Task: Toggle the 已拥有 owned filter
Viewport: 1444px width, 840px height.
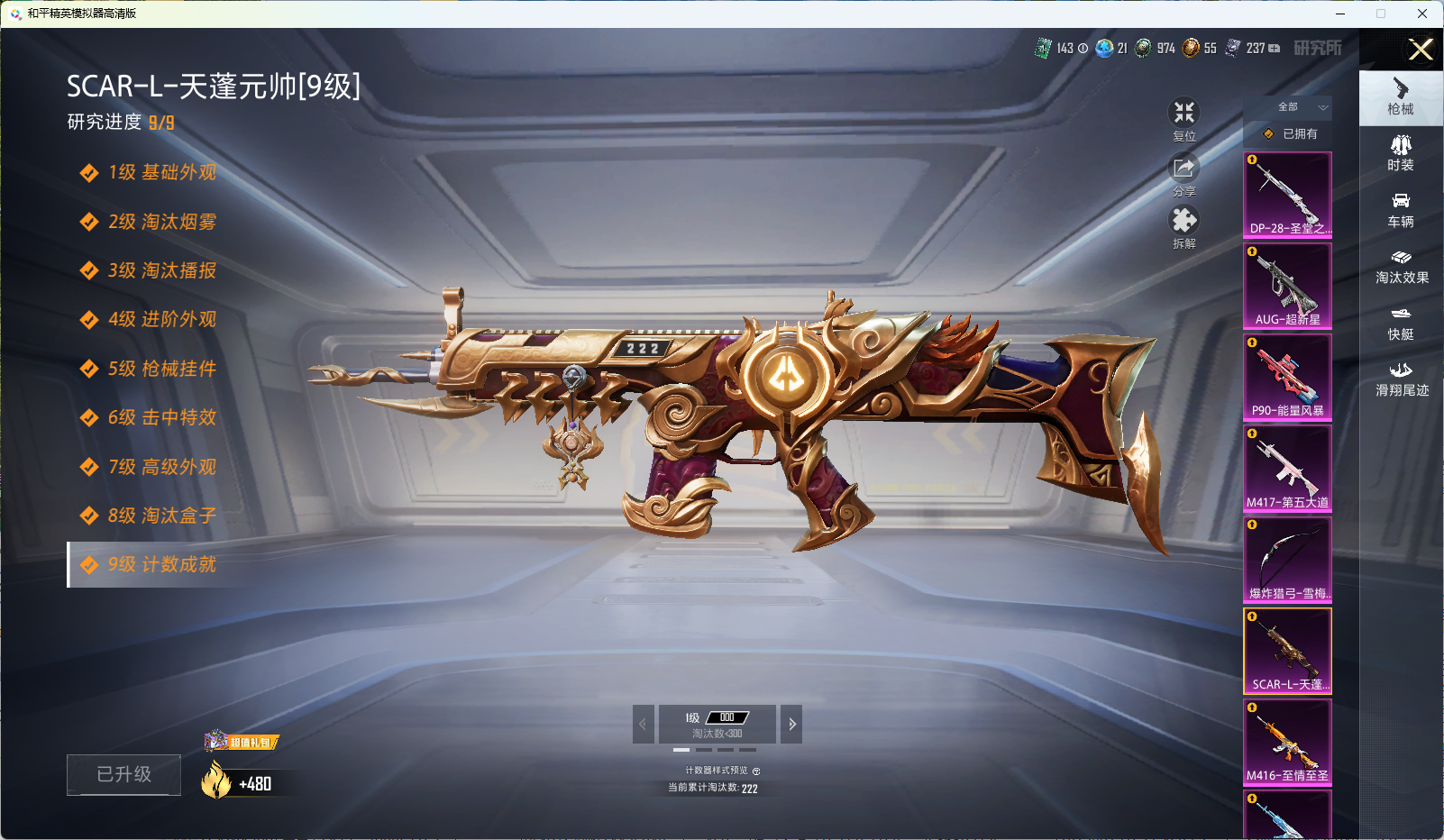Action: coord(1291,133)
